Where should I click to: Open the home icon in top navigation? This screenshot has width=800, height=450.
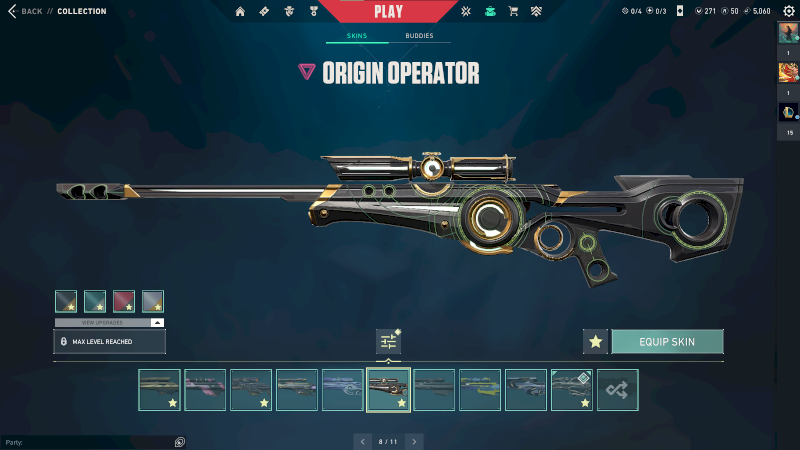[x=240, y=11]
